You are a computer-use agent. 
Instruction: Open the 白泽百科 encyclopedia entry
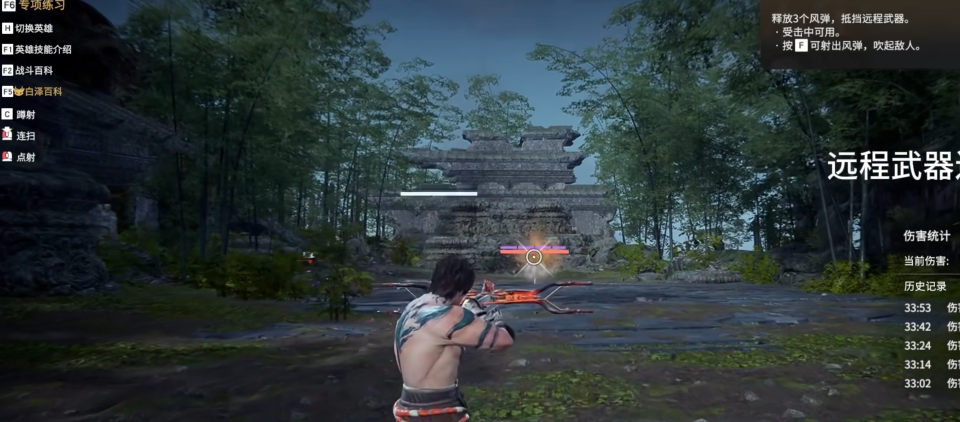[37, 92]
